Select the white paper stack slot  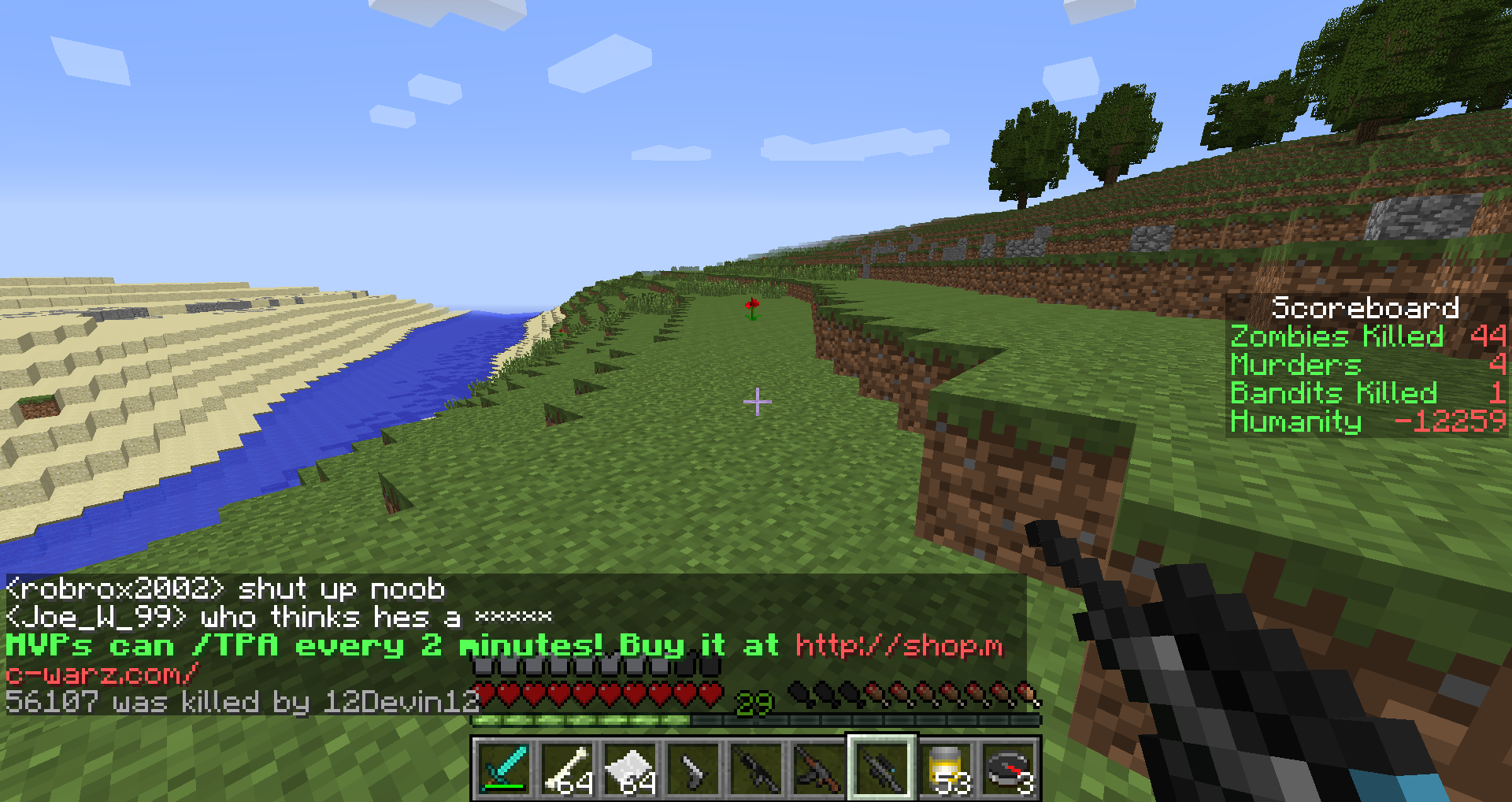[x=630, y=768]
